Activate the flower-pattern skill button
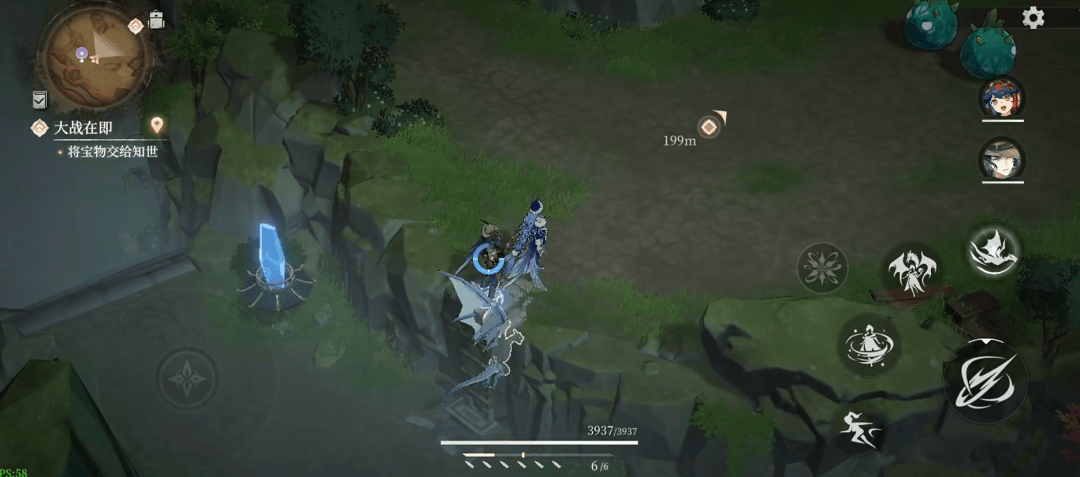The image size is (1080, 477). click(x=822, y=268)
